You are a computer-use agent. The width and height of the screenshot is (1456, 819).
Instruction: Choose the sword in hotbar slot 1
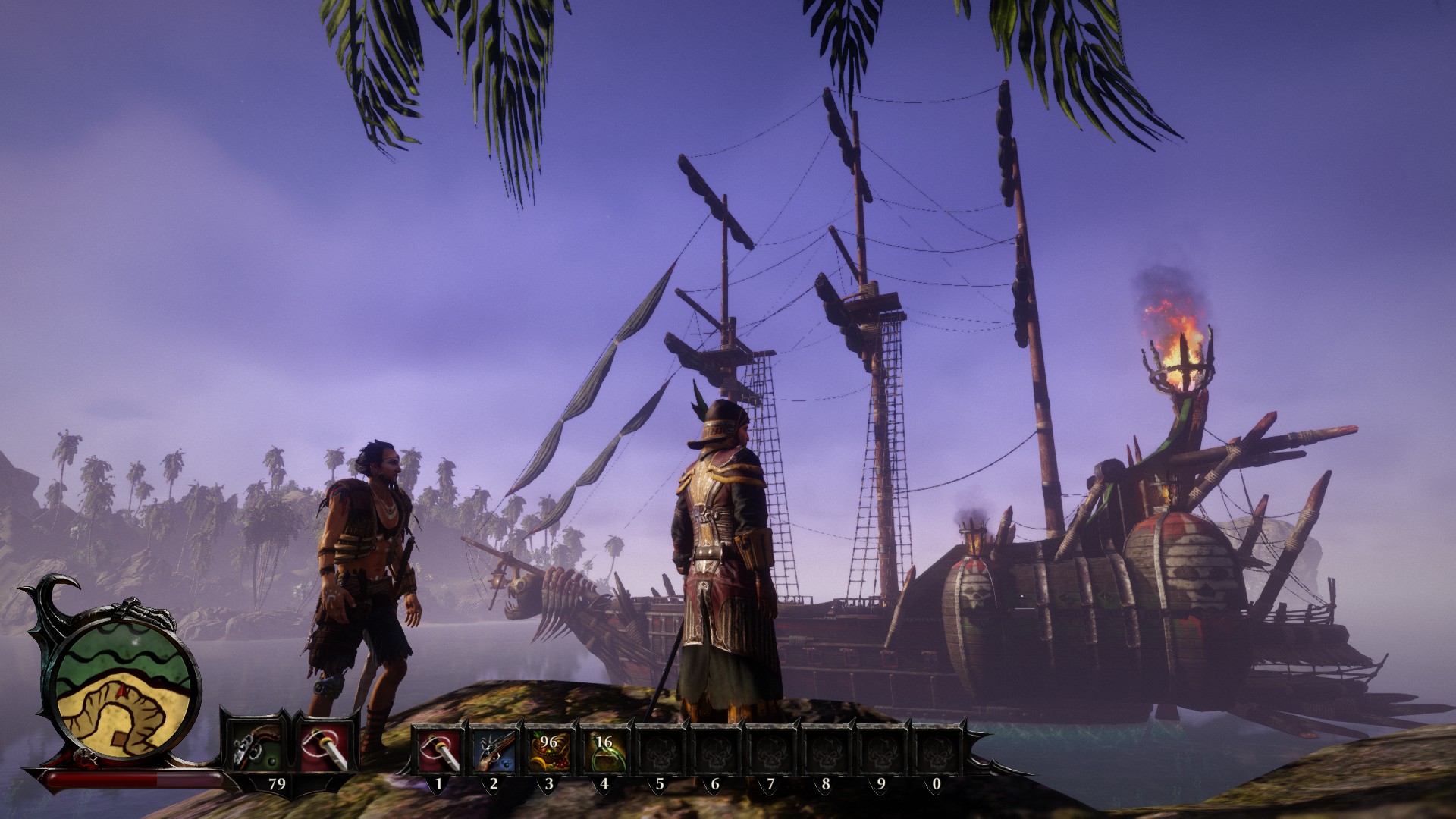pyautogui.click(x=439, y=748)
